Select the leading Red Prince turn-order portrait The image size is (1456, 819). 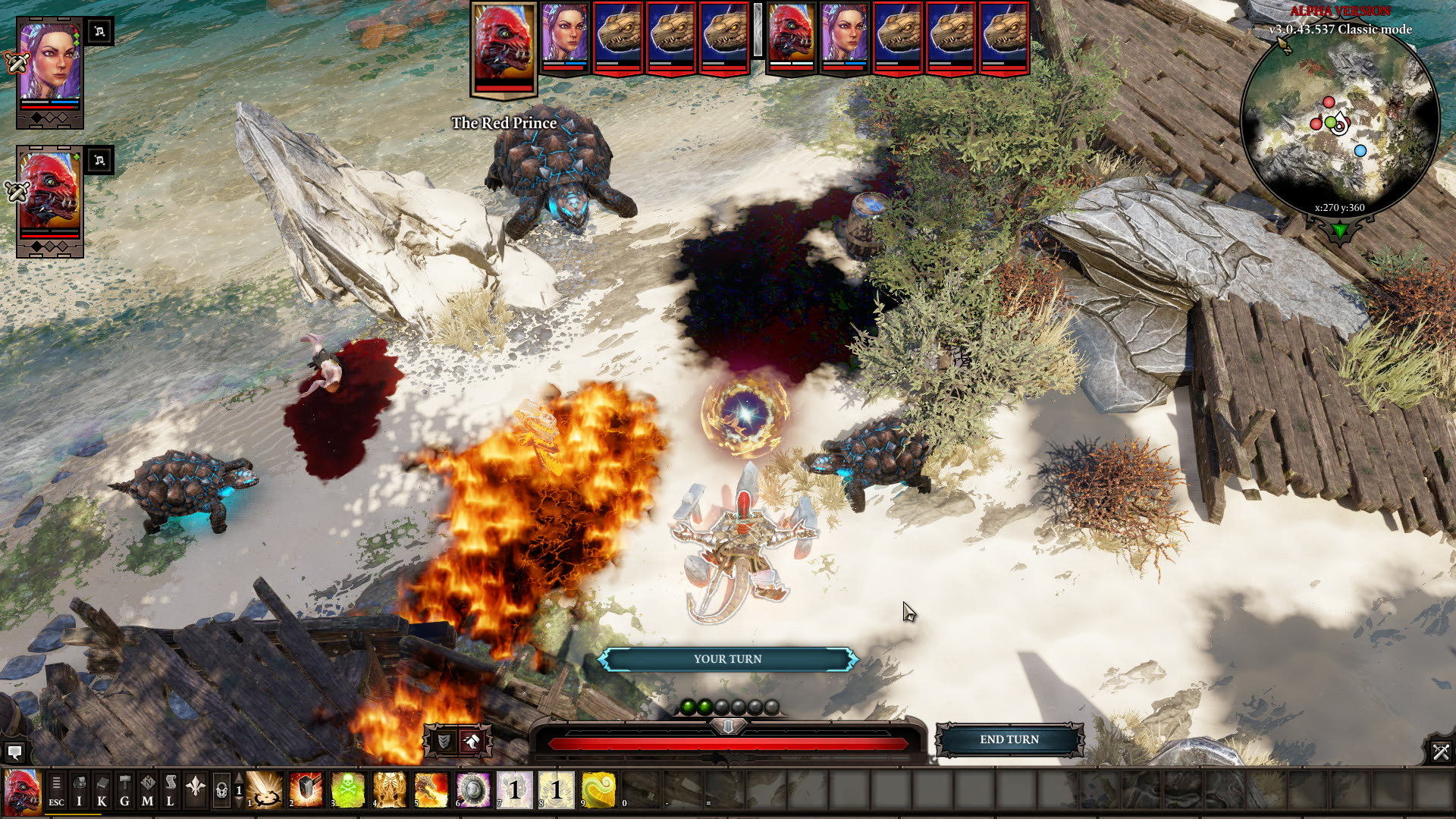point(504,47)
